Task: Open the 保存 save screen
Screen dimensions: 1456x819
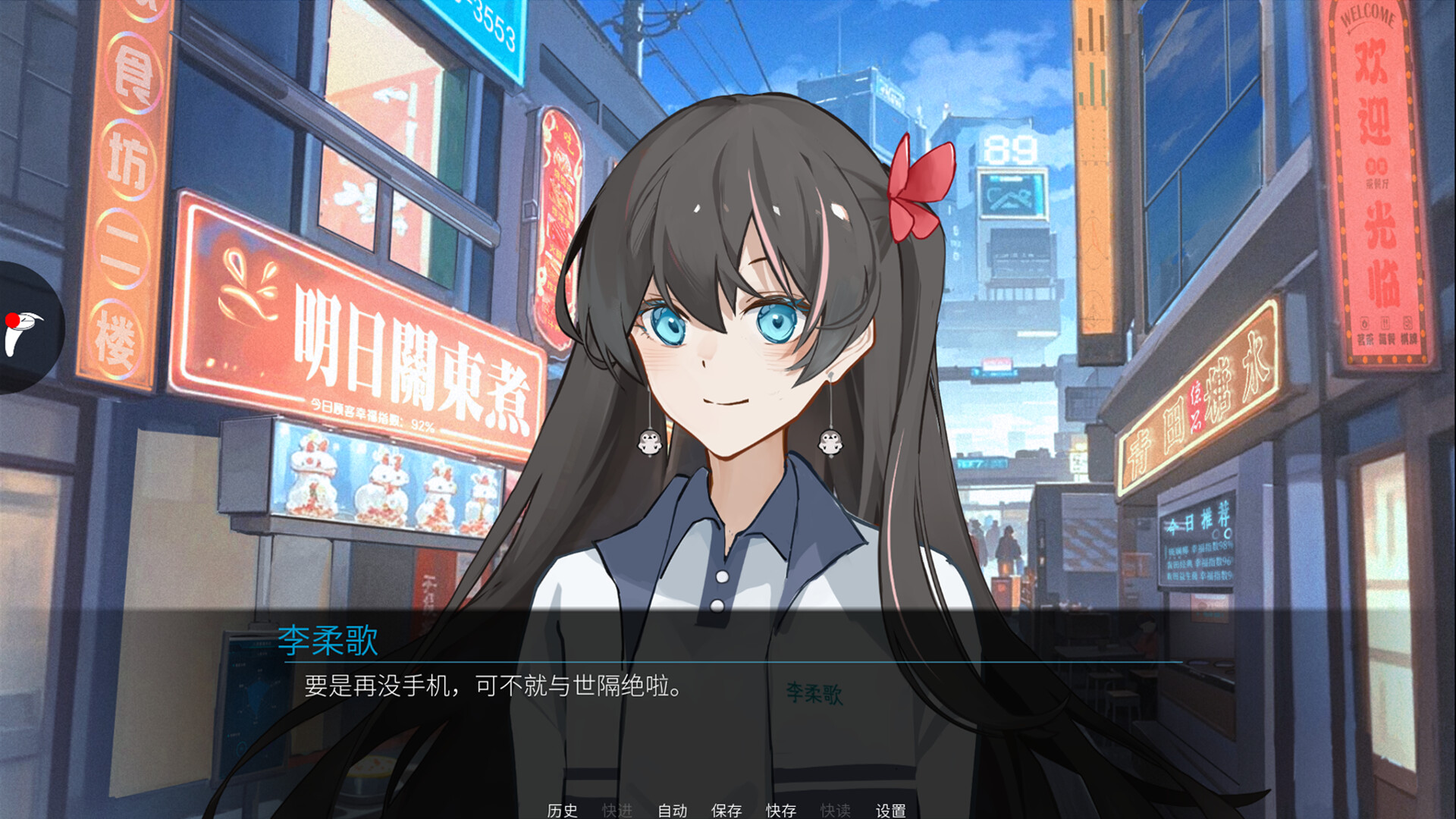Action: point(726,811)
